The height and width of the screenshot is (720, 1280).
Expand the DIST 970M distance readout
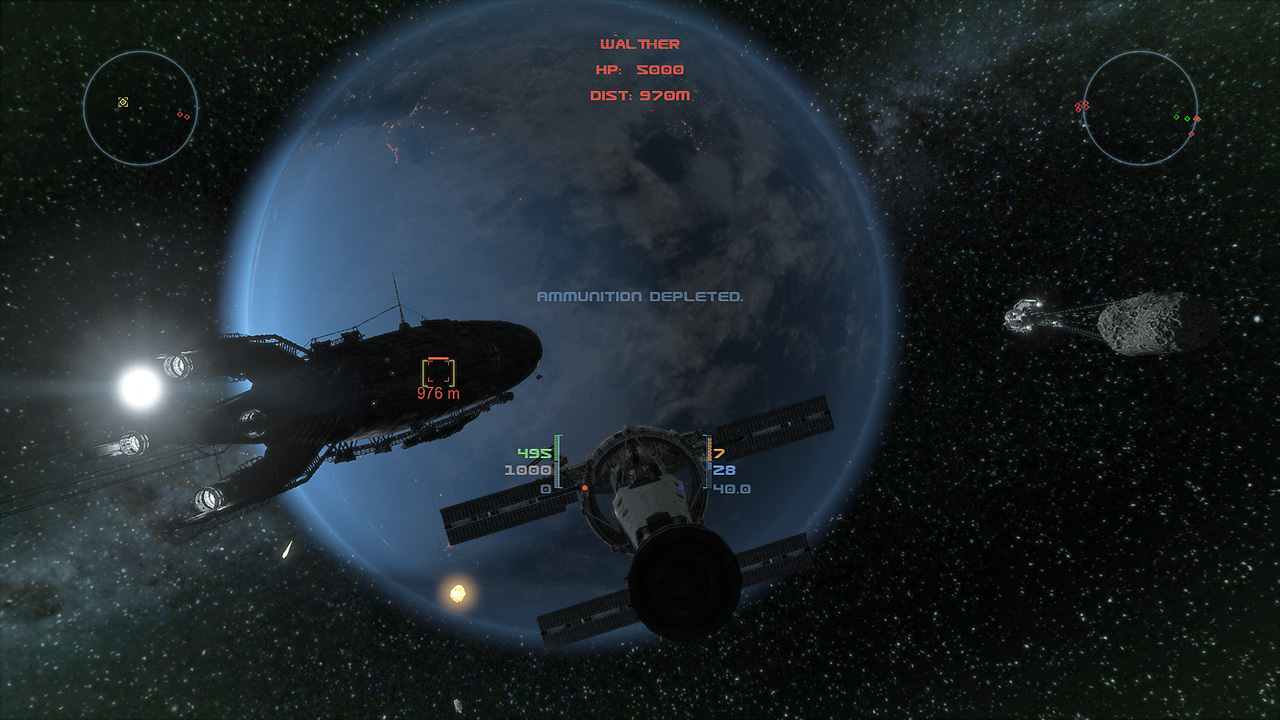click(x=640, y=95)
